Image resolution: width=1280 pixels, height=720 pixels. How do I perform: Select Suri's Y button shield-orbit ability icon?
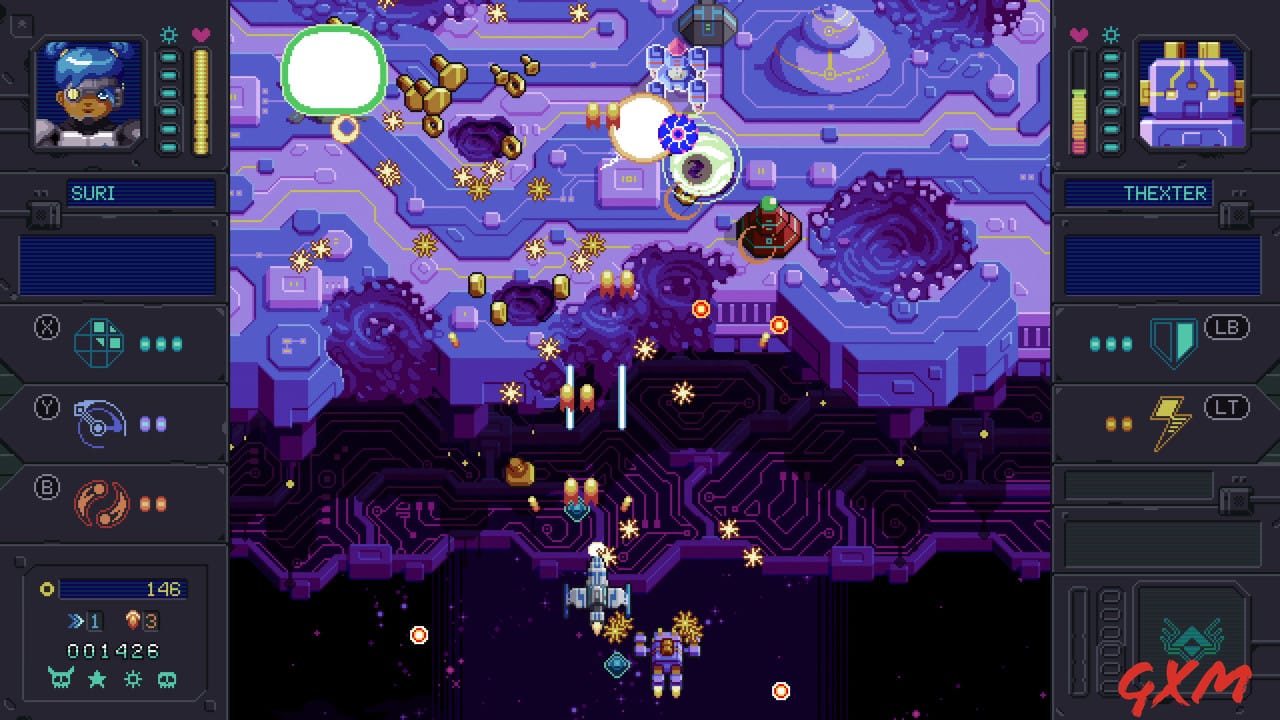pos(100,421)
